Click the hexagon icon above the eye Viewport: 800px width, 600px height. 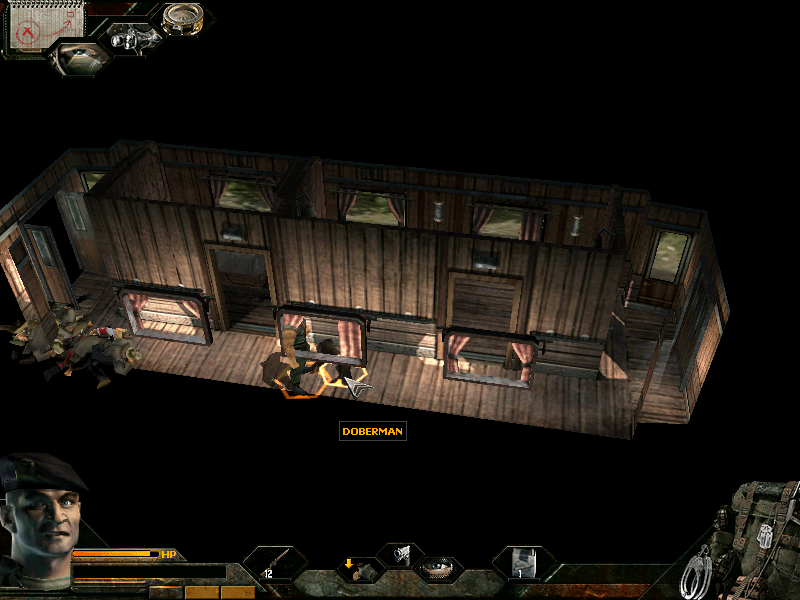[x=400, y=553]
